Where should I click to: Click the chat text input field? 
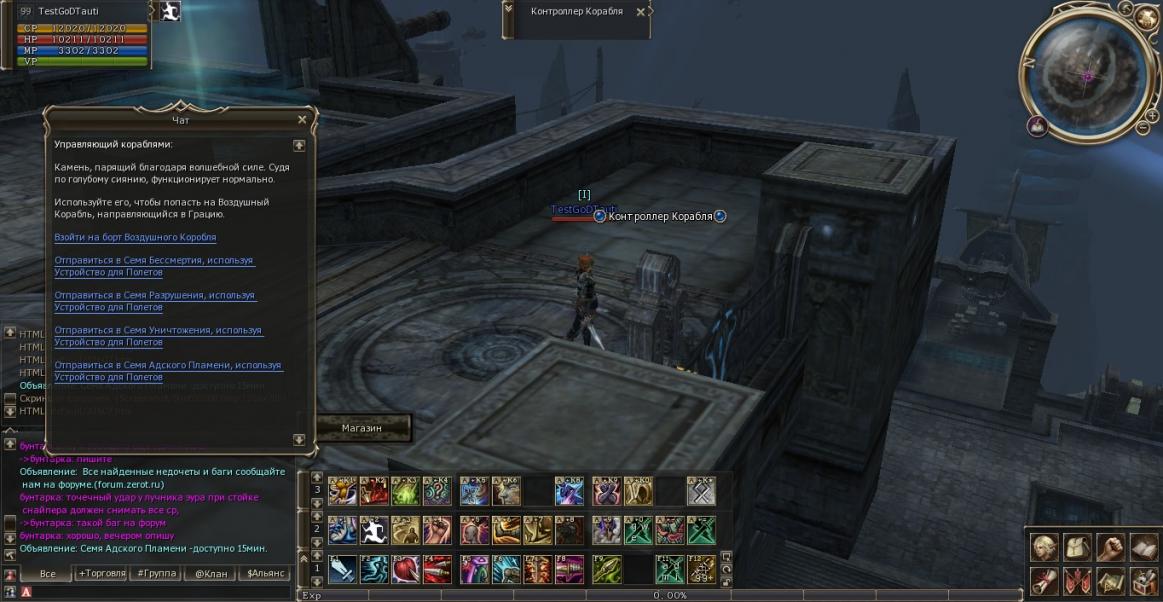160,592
